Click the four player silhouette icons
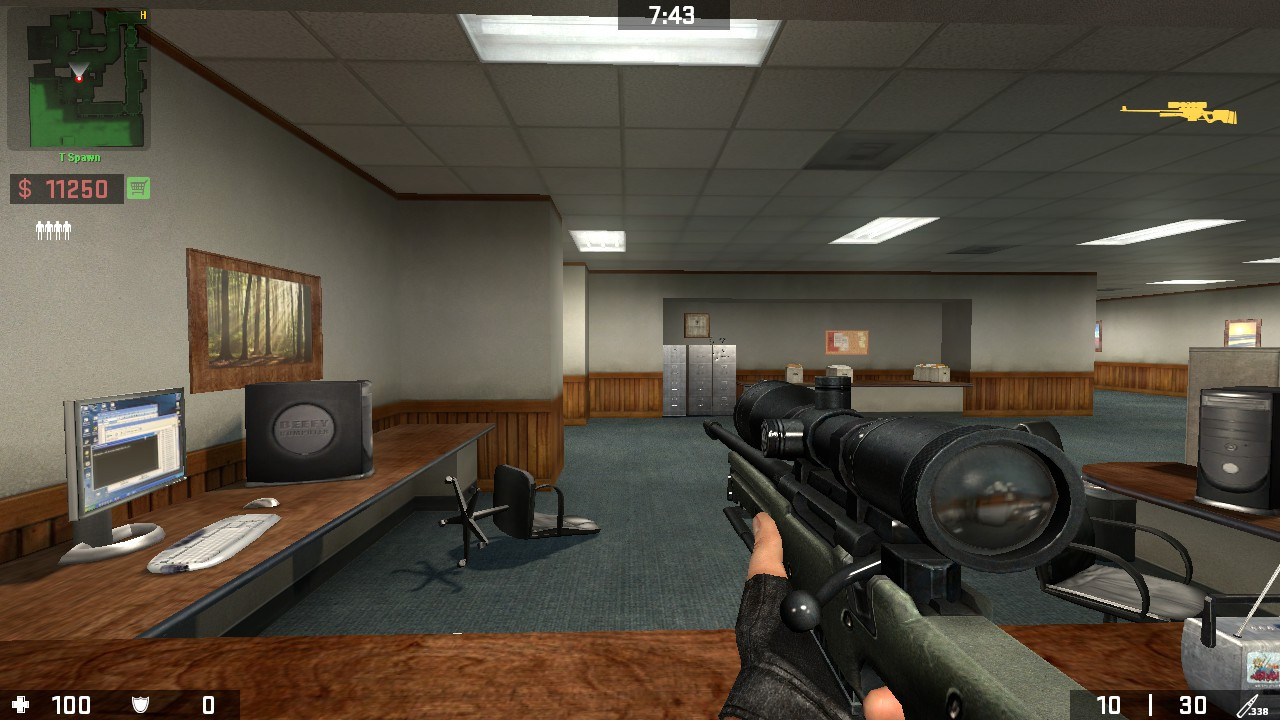Image resolution: width=1280 pixels, height=720 pixels. coord(52,228)
